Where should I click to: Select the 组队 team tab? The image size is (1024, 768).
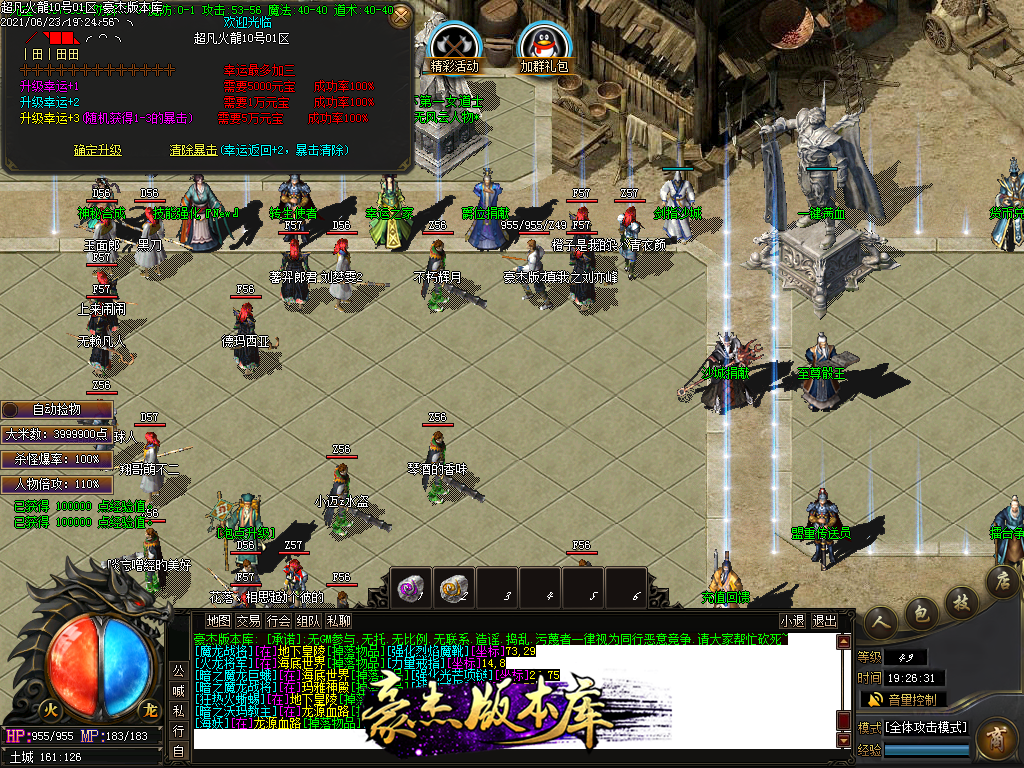pyautogui.click(x=309, y=620)
